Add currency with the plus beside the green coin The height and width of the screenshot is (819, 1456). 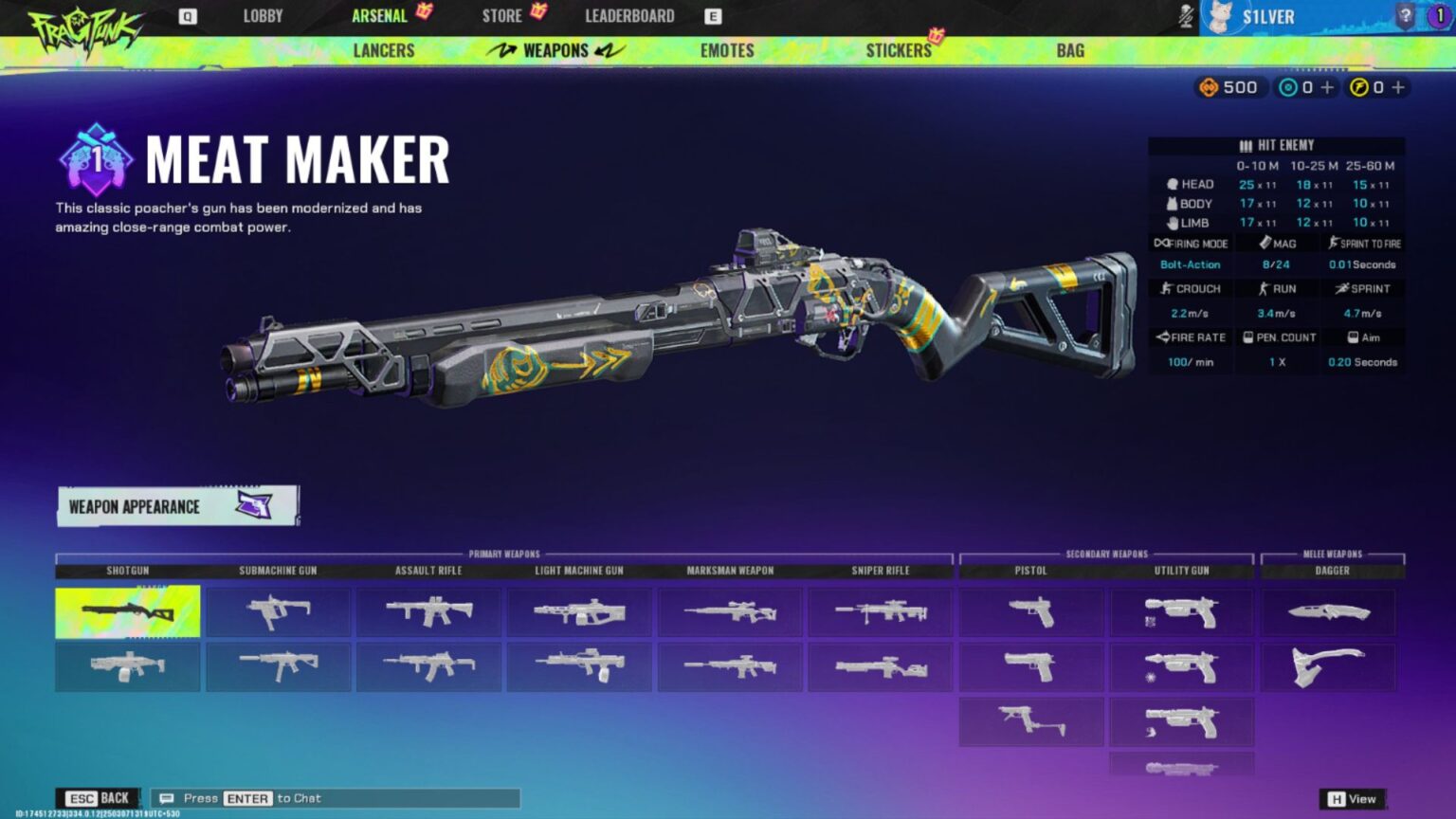click(x=1326, y=87)
